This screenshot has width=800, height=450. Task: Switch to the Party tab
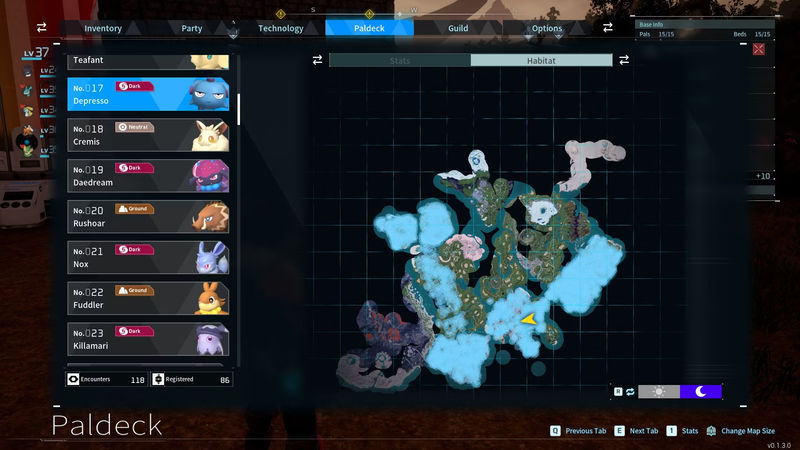coord(192,28)
